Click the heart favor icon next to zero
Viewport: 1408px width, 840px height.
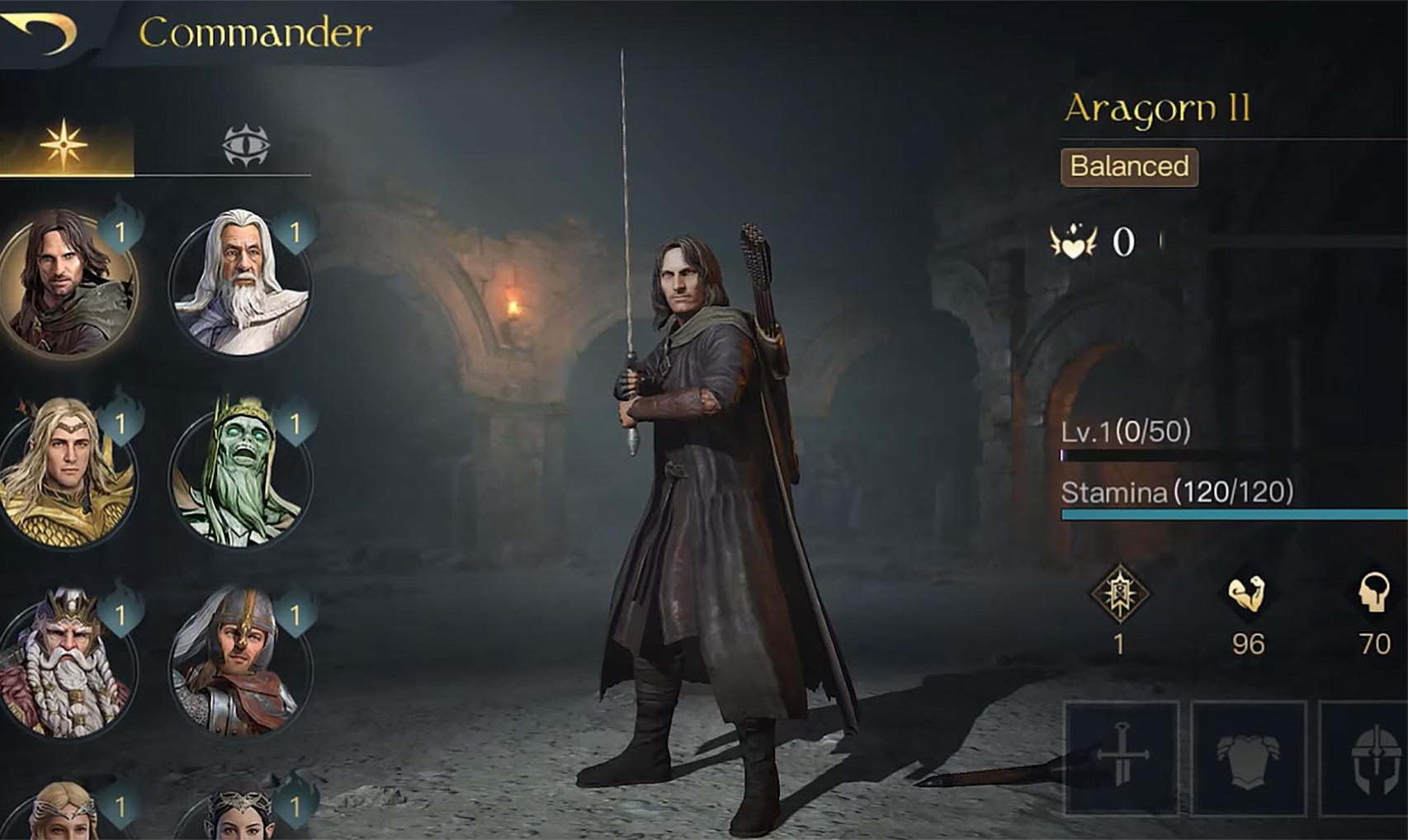point(1075,241)
